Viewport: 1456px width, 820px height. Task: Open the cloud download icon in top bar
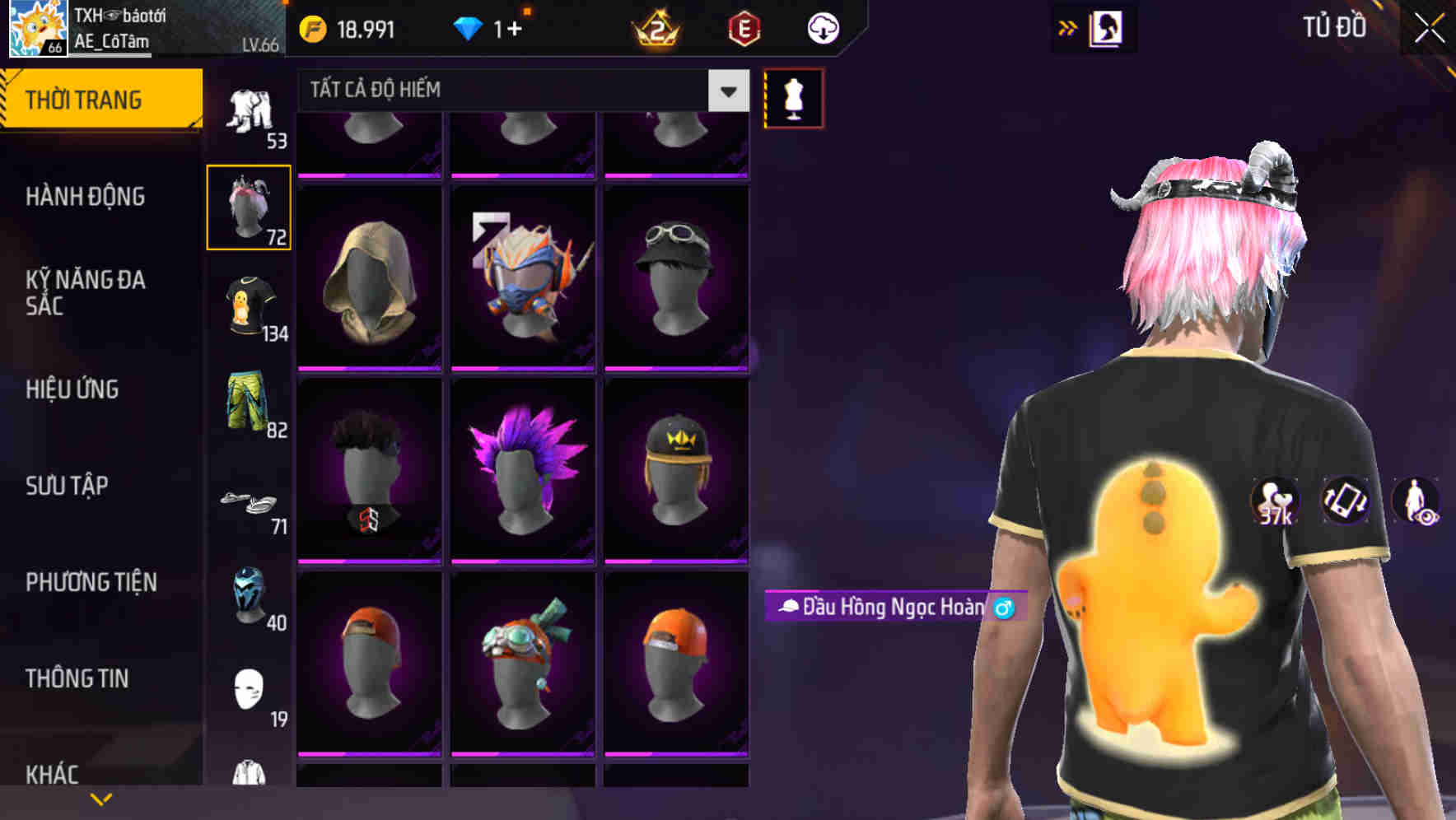tap(822, 27)
